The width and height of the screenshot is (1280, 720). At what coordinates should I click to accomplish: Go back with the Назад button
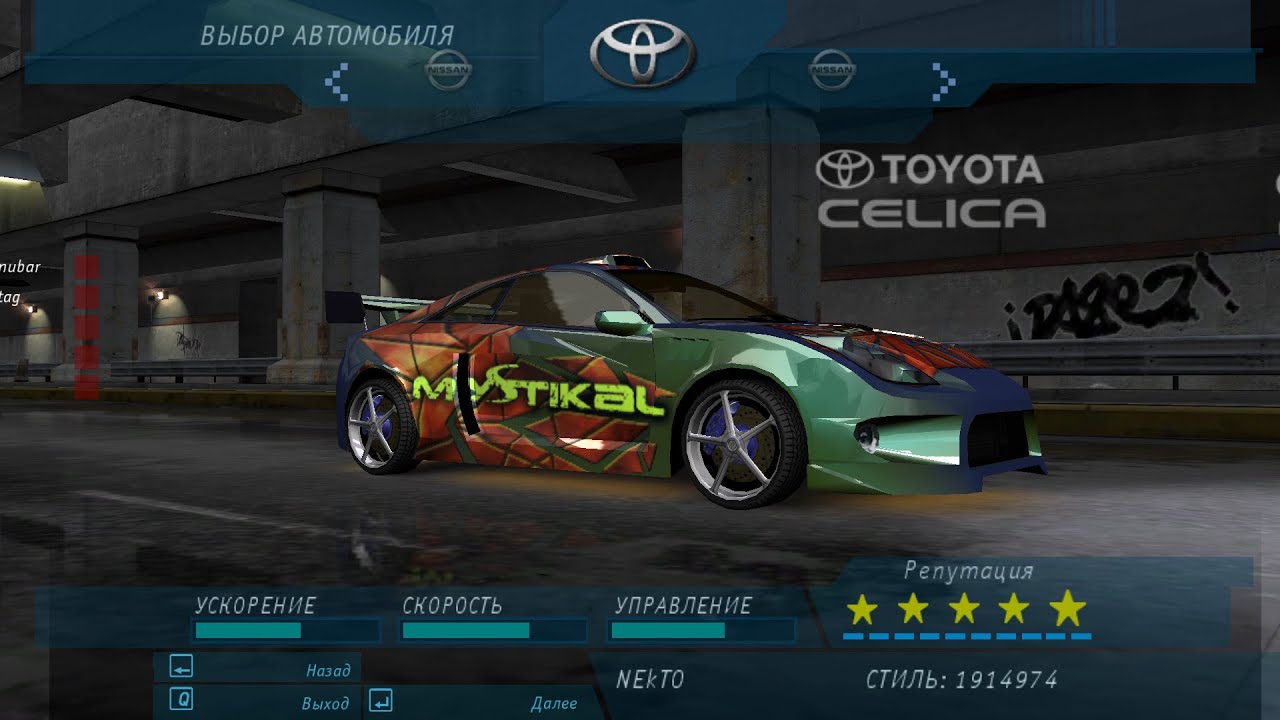(x=258, y=669)
